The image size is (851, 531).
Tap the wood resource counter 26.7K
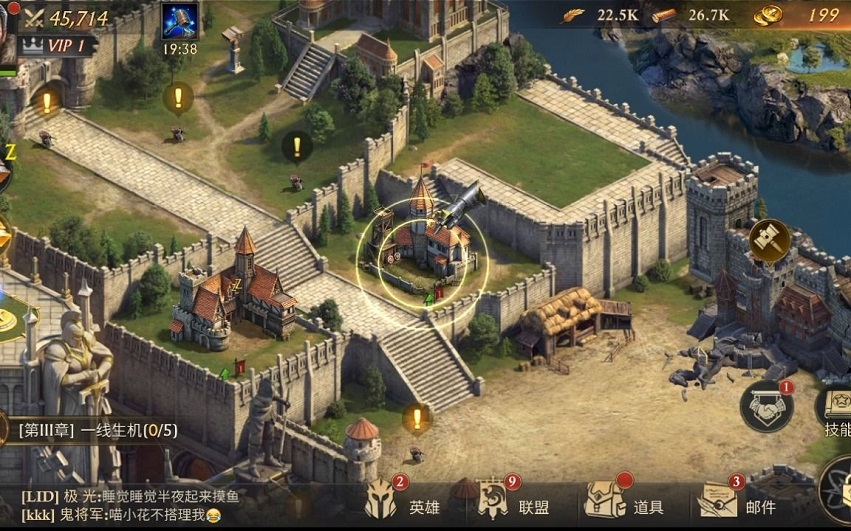(x=691, y=15)
